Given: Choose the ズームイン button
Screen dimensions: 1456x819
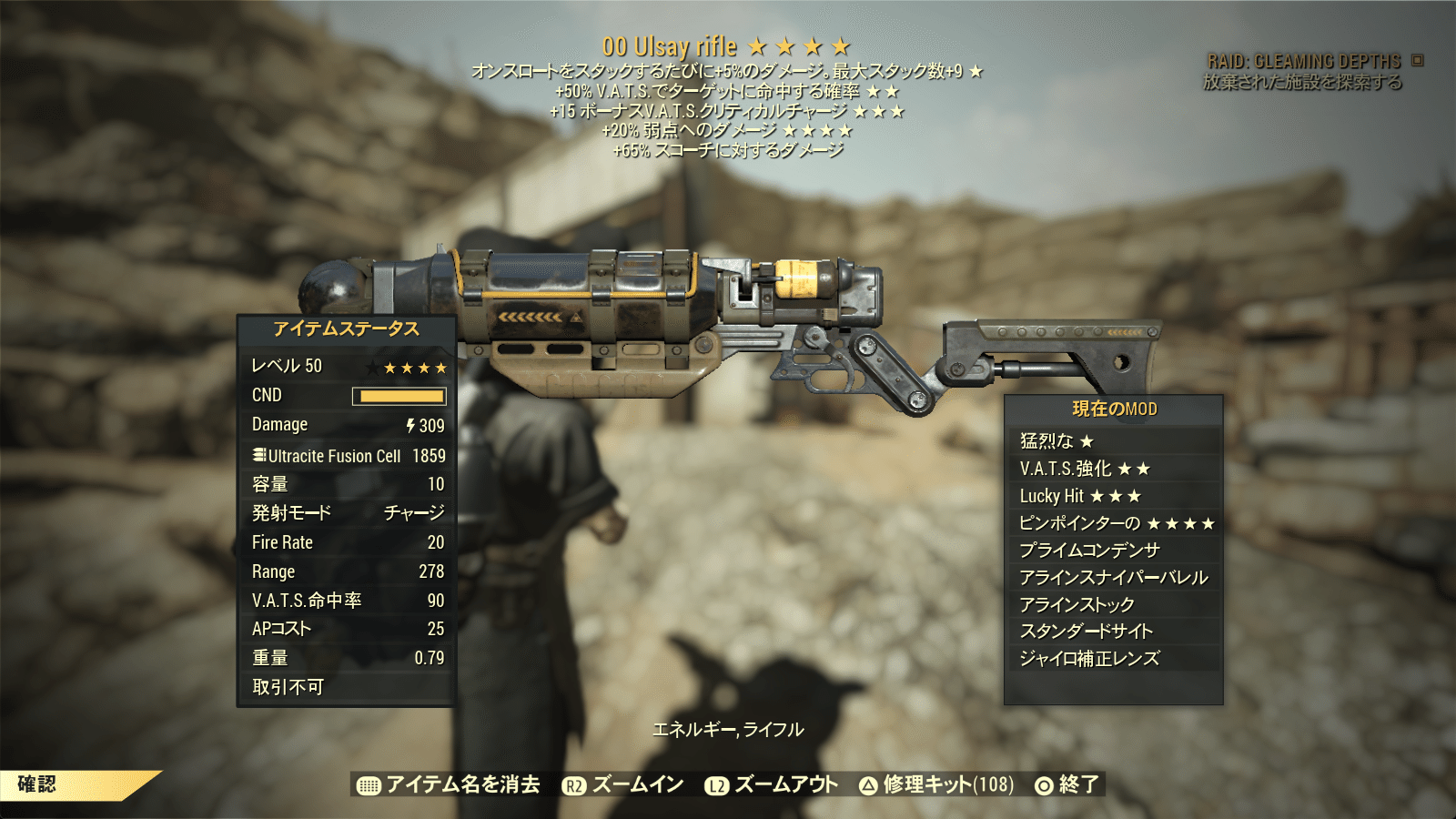Looking at the screenshot, I should click(623, 784).
